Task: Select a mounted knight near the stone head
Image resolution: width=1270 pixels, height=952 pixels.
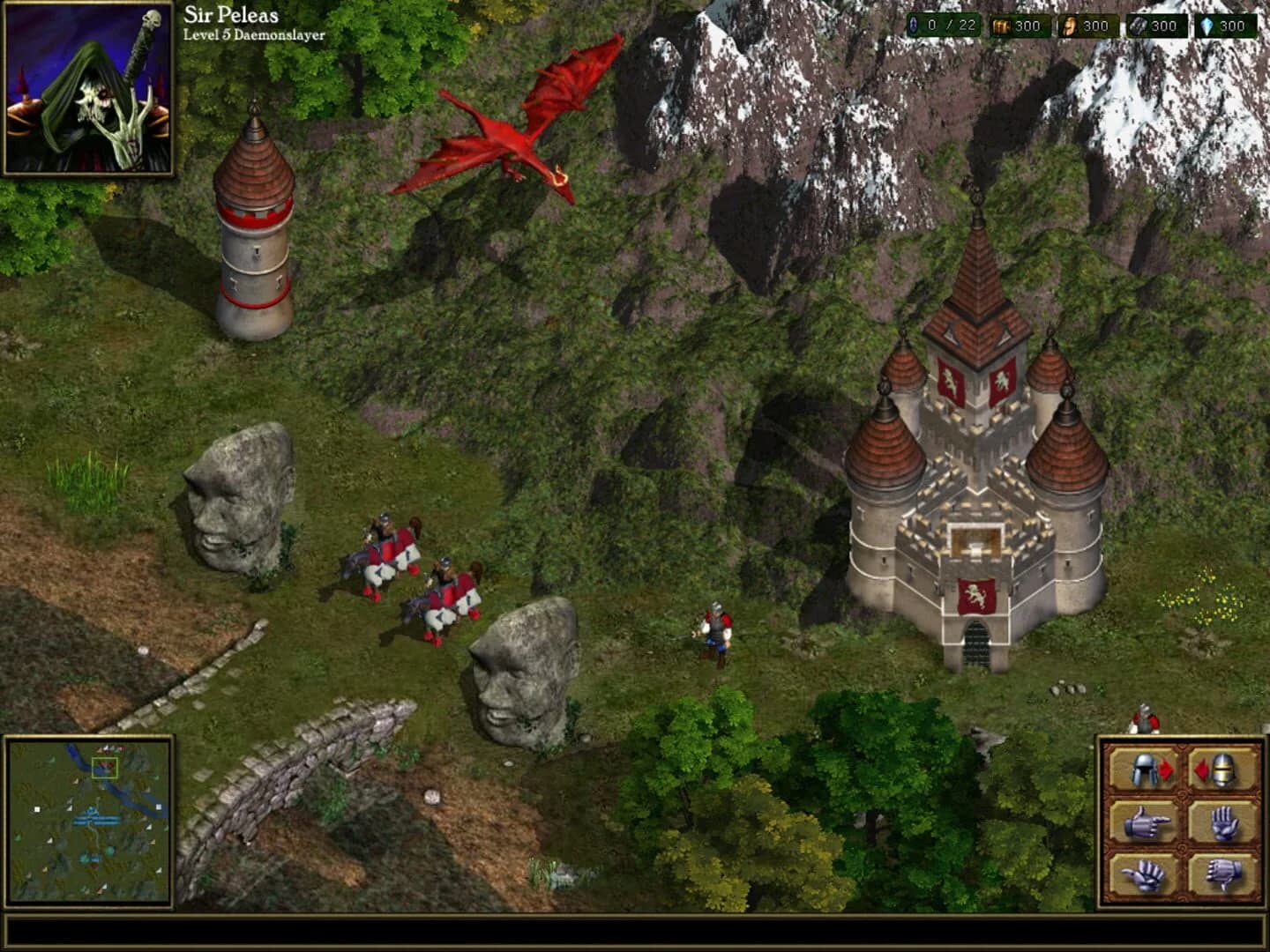Action: click(388, 547)
